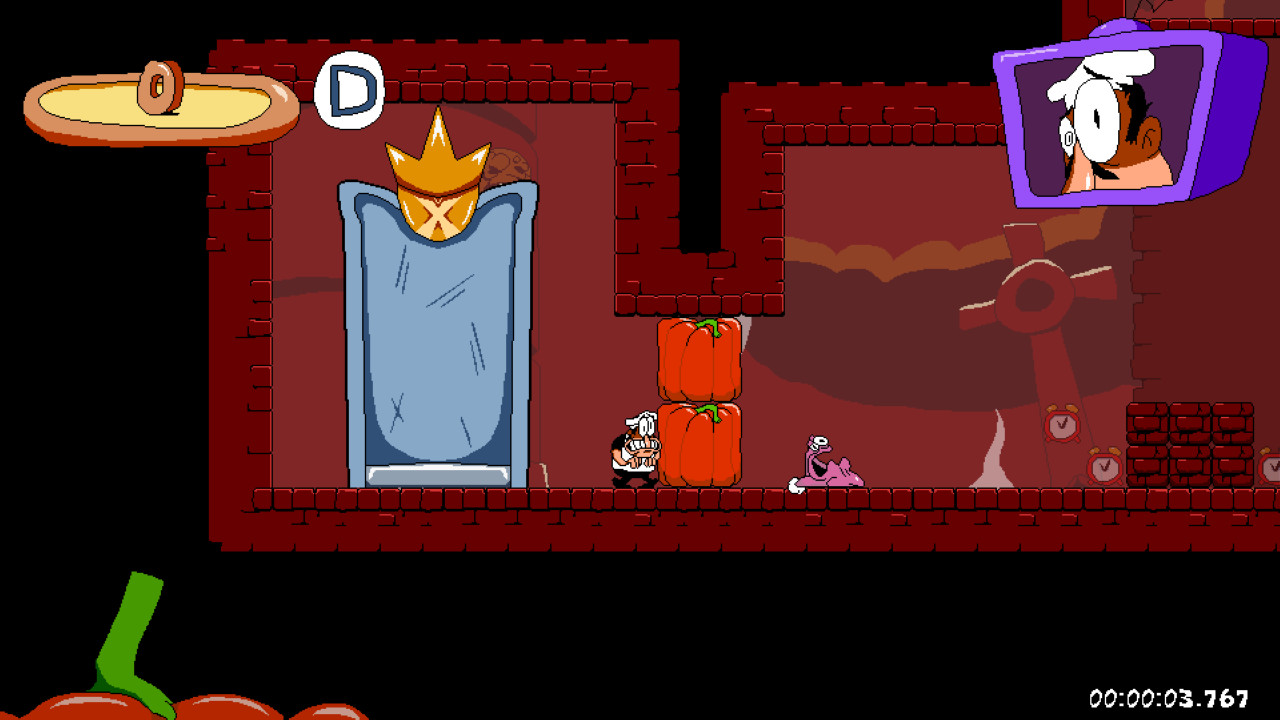Select the D rank combo letter
The image size is (1280, 720).
pyautogui.click(x=349, y=90)
